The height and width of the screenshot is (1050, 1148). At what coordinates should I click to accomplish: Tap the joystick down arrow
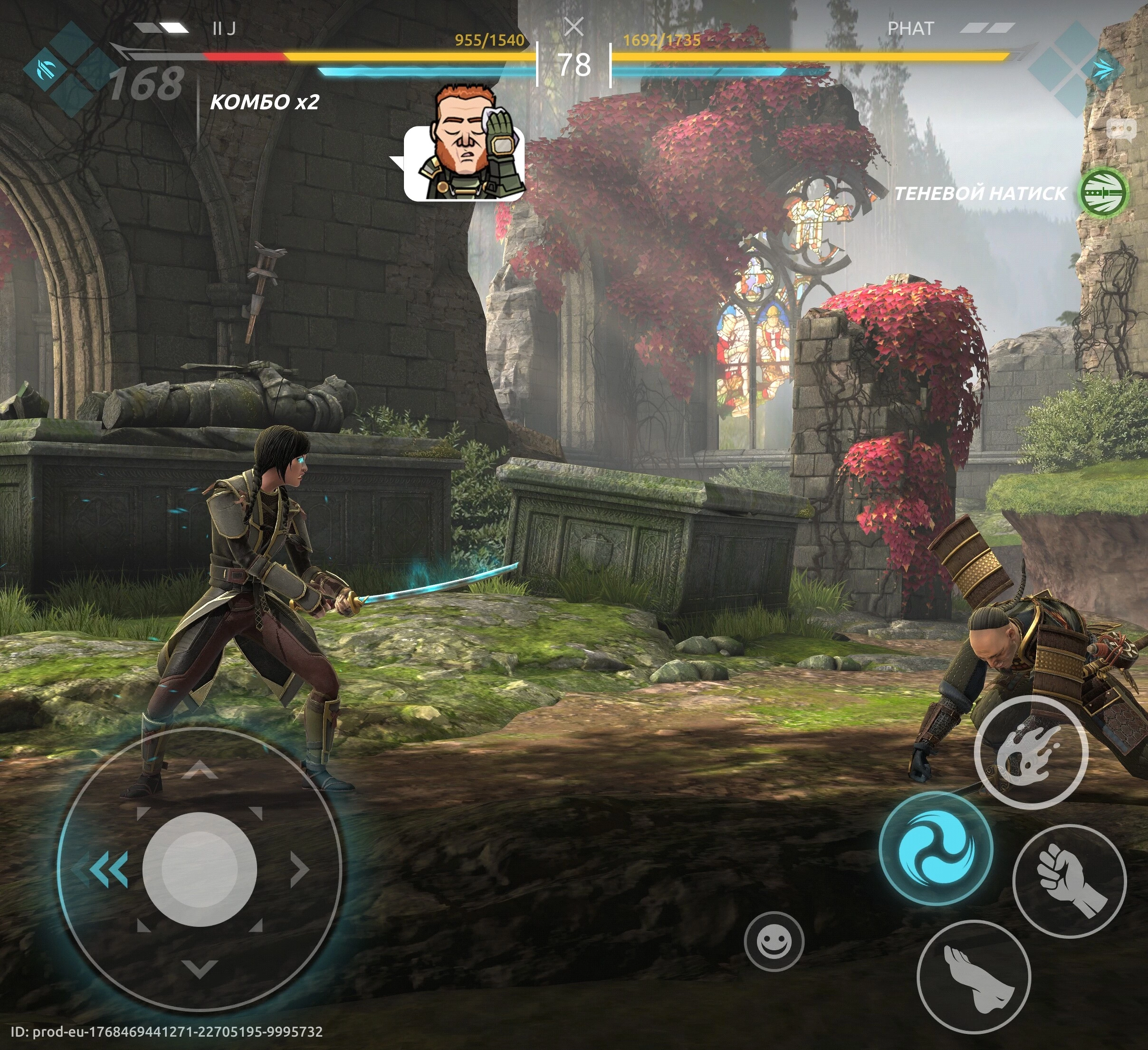click(199, 967)
